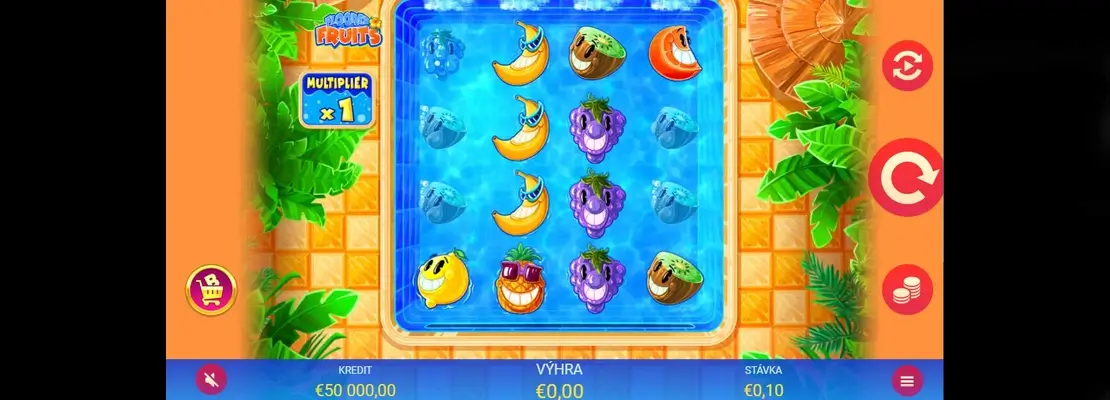The width and height of the screenshot is (1110, 400).
Task: Open the bet coins selector
Action: 907,290
